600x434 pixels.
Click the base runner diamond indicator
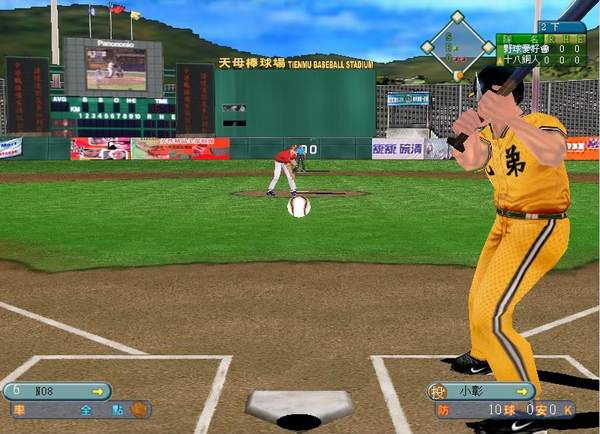(457, 44)
